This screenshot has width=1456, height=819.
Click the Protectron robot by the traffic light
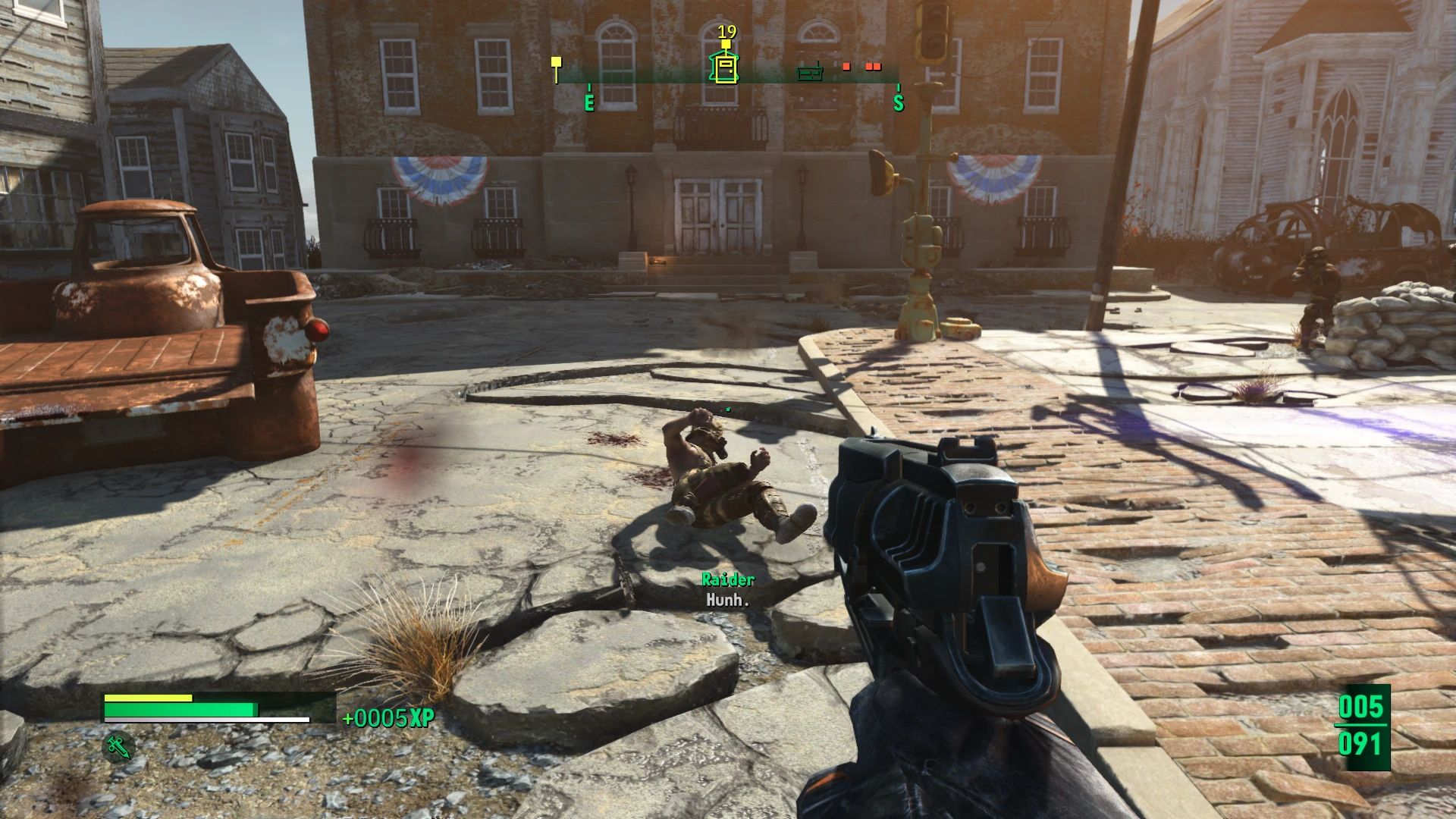(919, 250)
